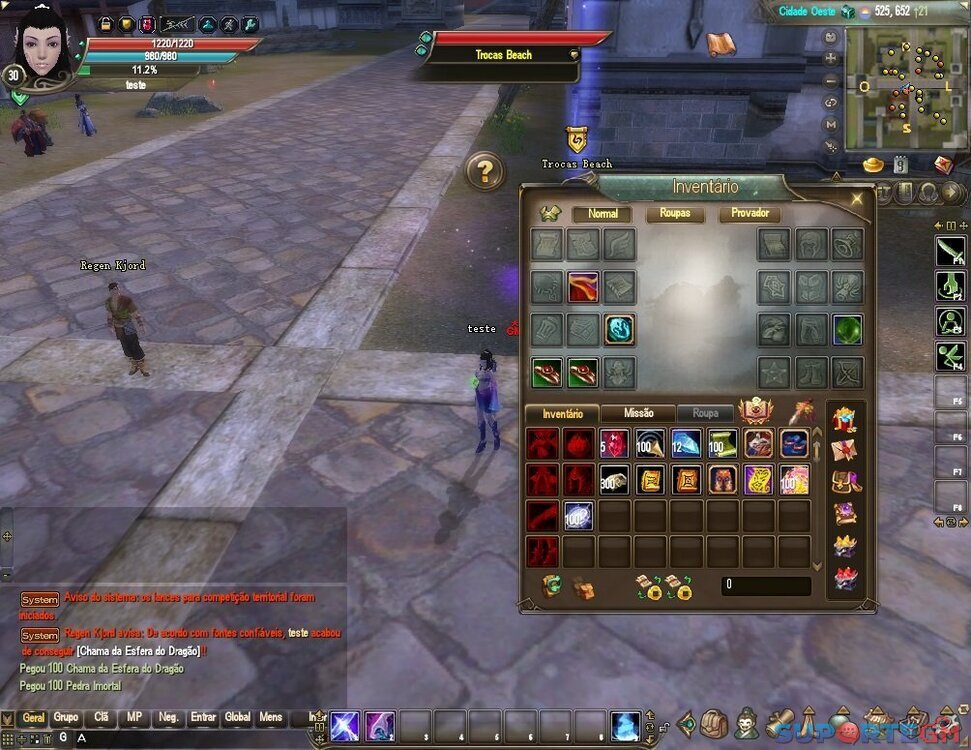Screen dimensions: 971x750
Task: Click the minimap zoom-out minus button
Action: 831,81
